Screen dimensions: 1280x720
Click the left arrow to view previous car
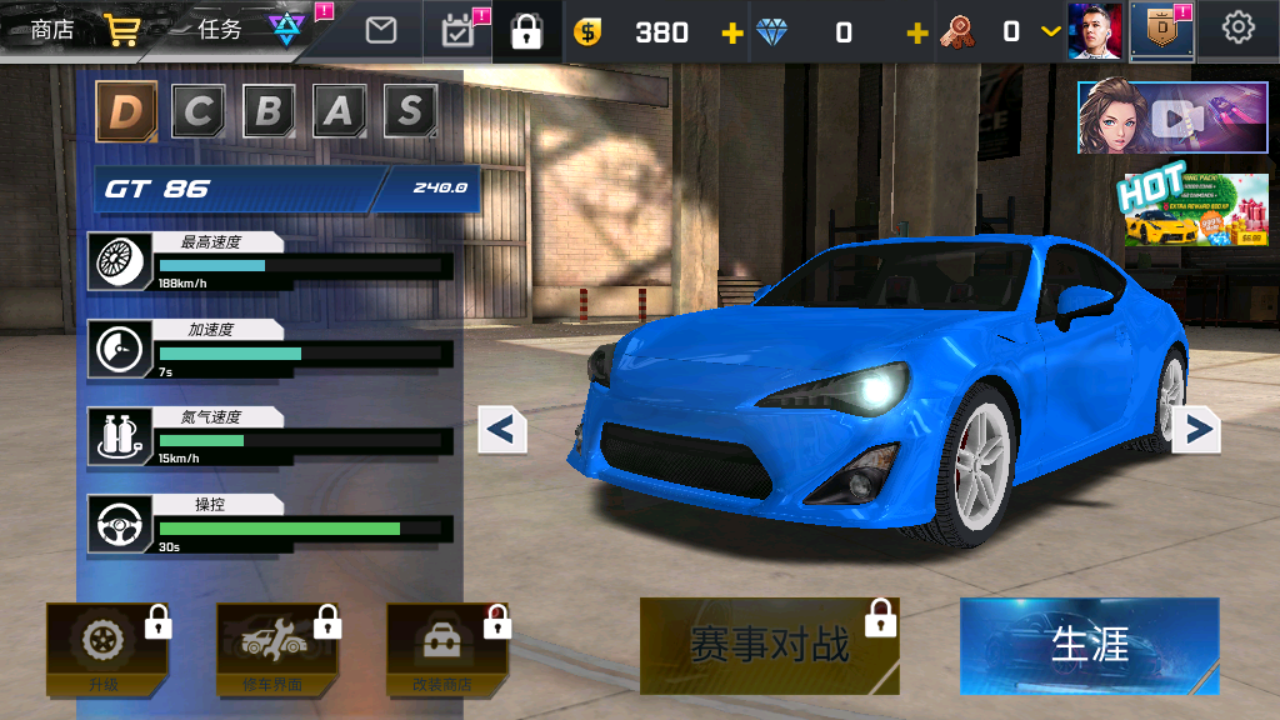click(x=502, y=428)
